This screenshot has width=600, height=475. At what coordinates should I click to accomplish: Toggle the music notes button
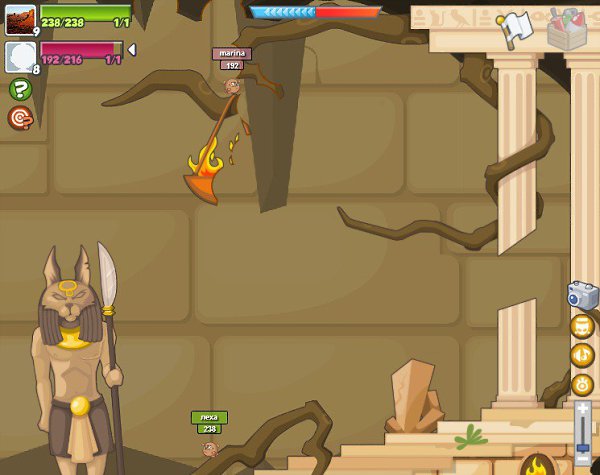[x=582, y=327]
